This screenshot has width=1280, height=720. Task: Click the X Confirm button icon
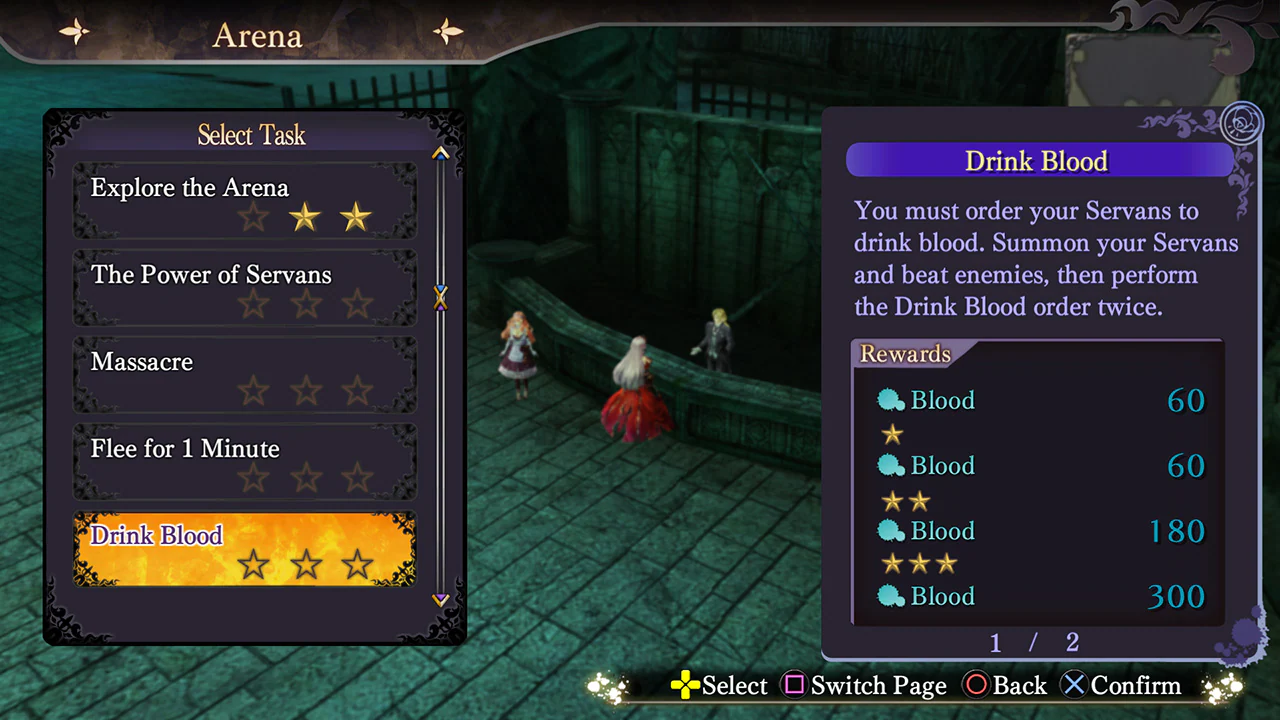click(x=1073, y=686)
